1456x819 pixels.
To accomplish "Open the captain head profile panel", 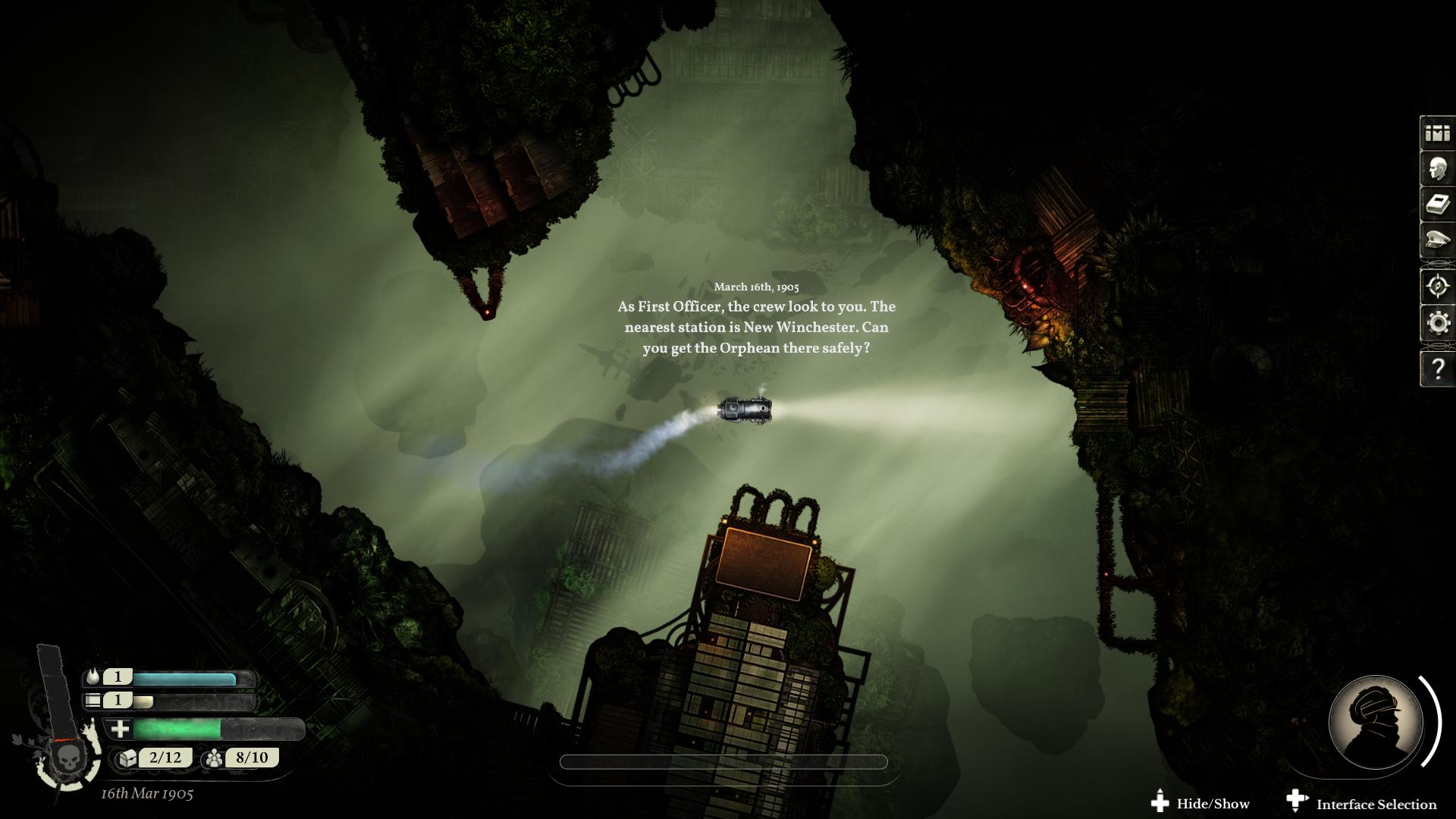I will click(1437, 169).
